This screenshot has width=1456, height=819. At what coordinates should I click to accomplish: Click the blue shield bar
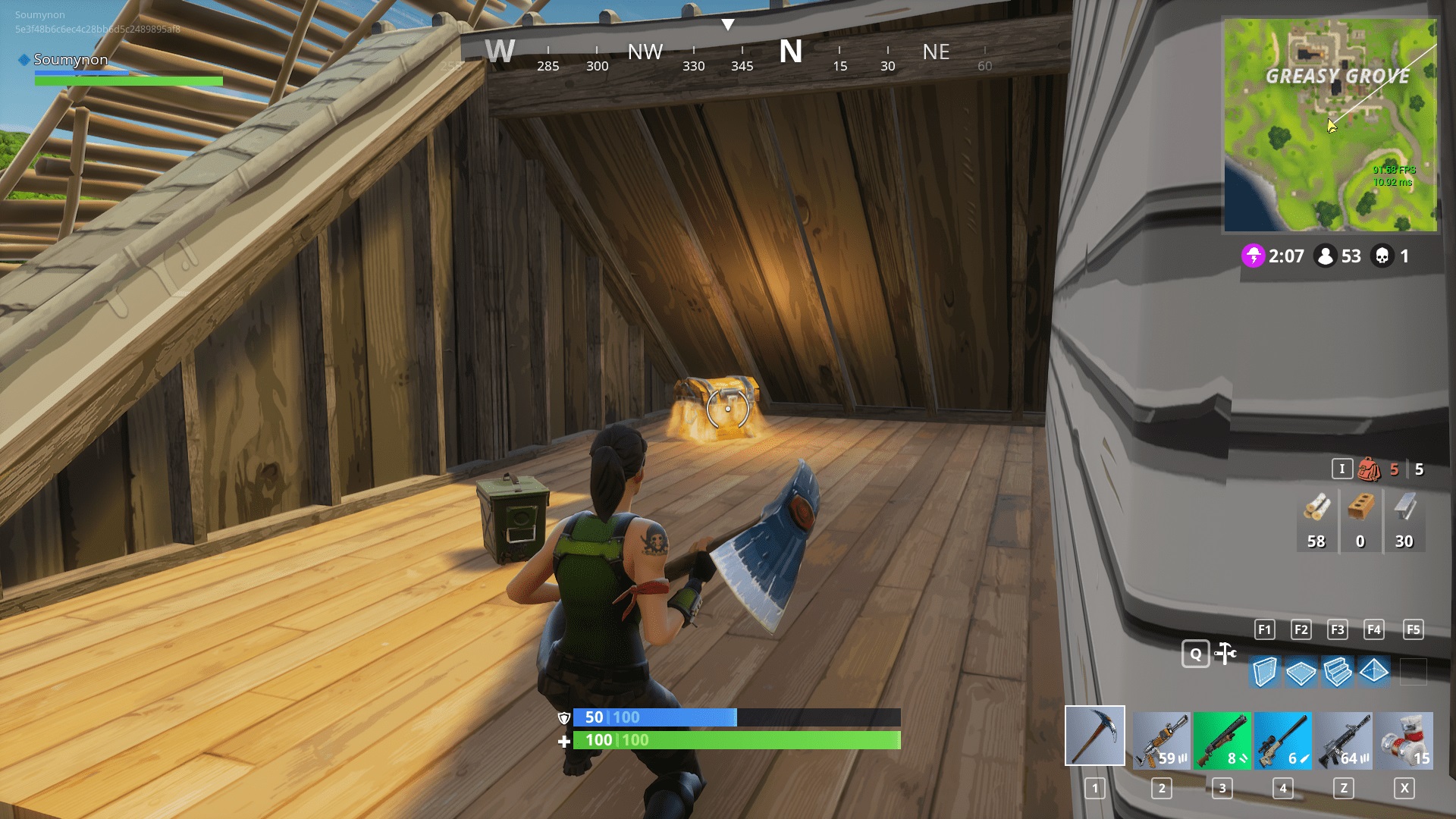[705, 717]
